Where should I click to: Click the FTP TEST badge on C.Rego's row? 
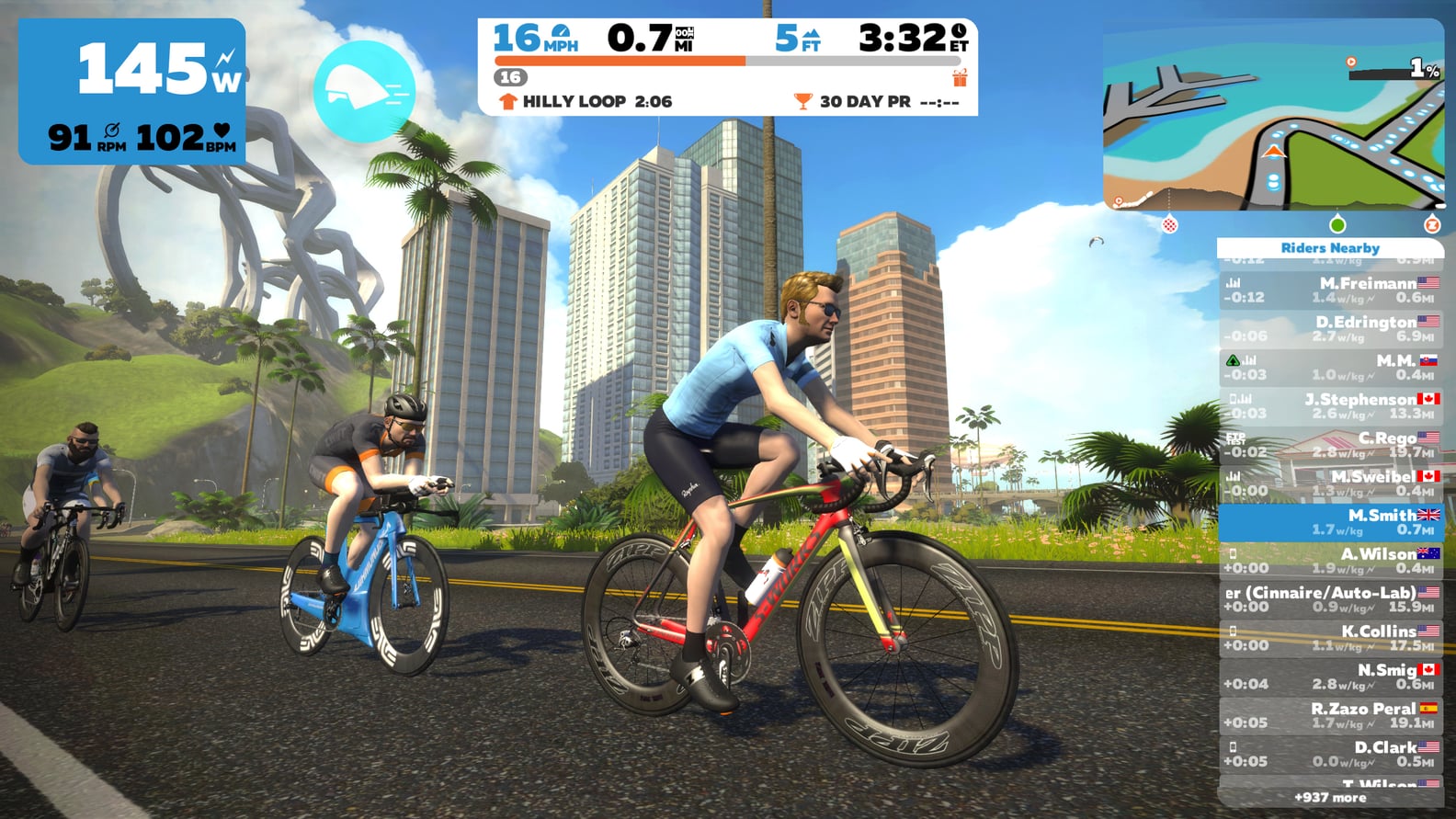coord(1236,438)
